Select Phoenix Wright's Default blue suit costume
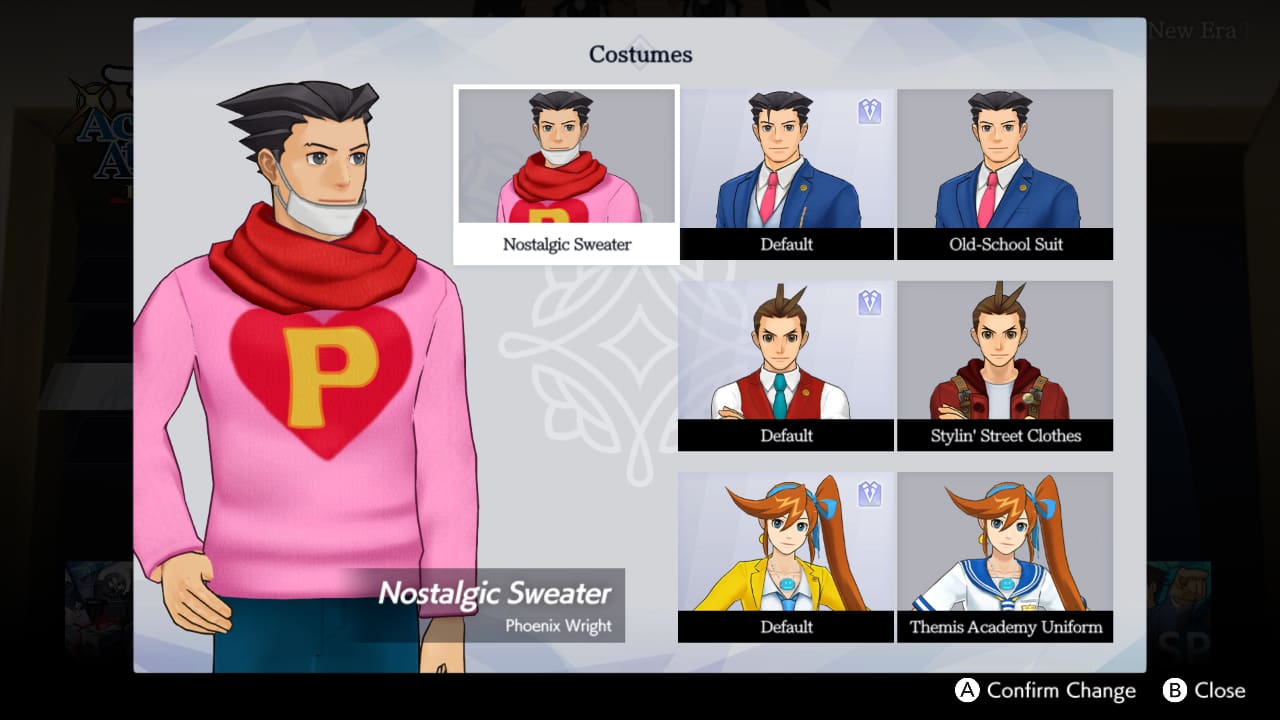The height and width of the screenshot is (720, 1280). 786,160
